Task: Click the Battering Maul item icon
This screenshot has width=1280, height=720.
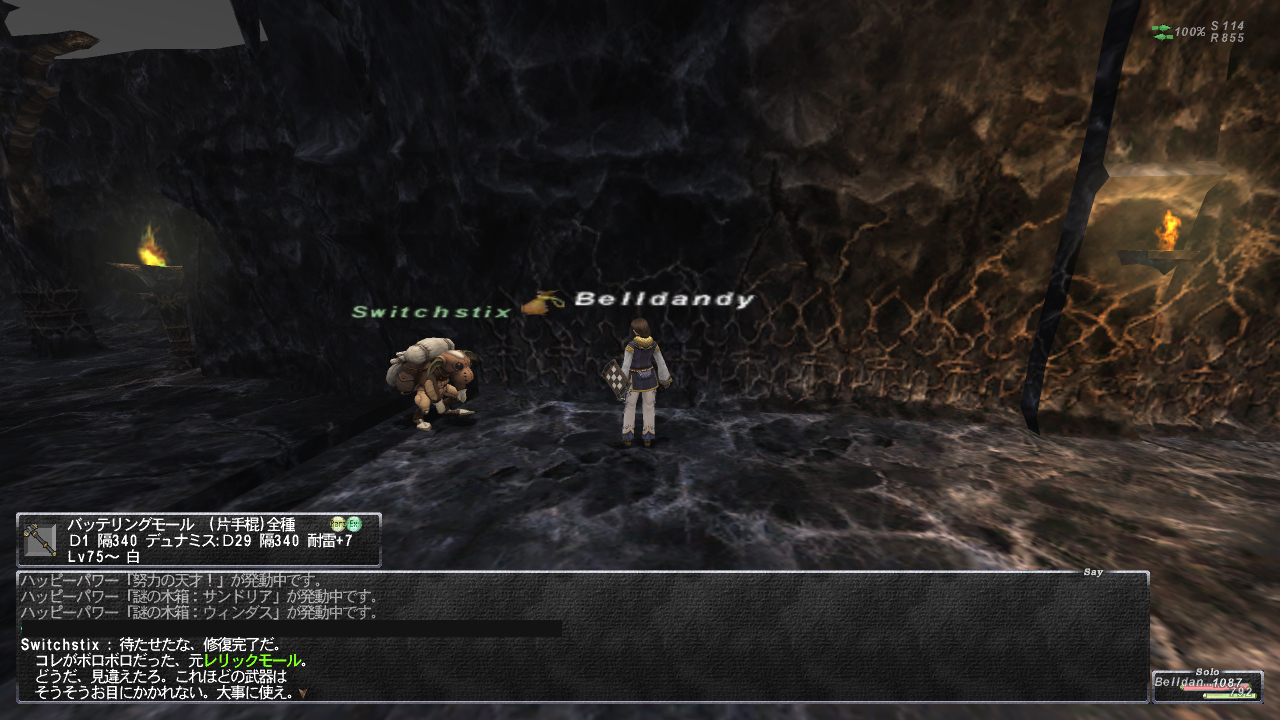Action: click(x=40, y=539)
